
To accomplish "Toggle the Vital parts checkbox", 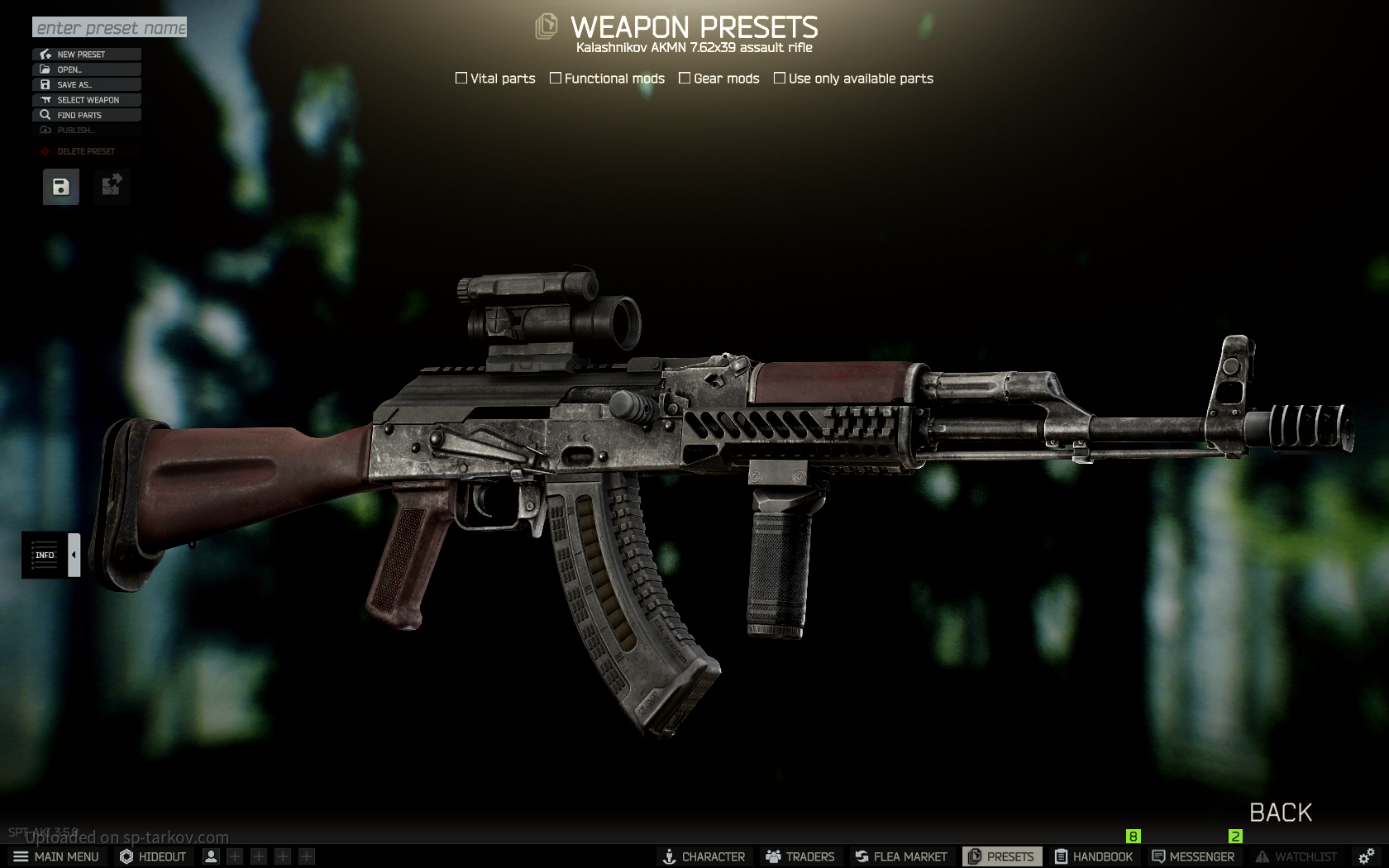I will (461, 79).
